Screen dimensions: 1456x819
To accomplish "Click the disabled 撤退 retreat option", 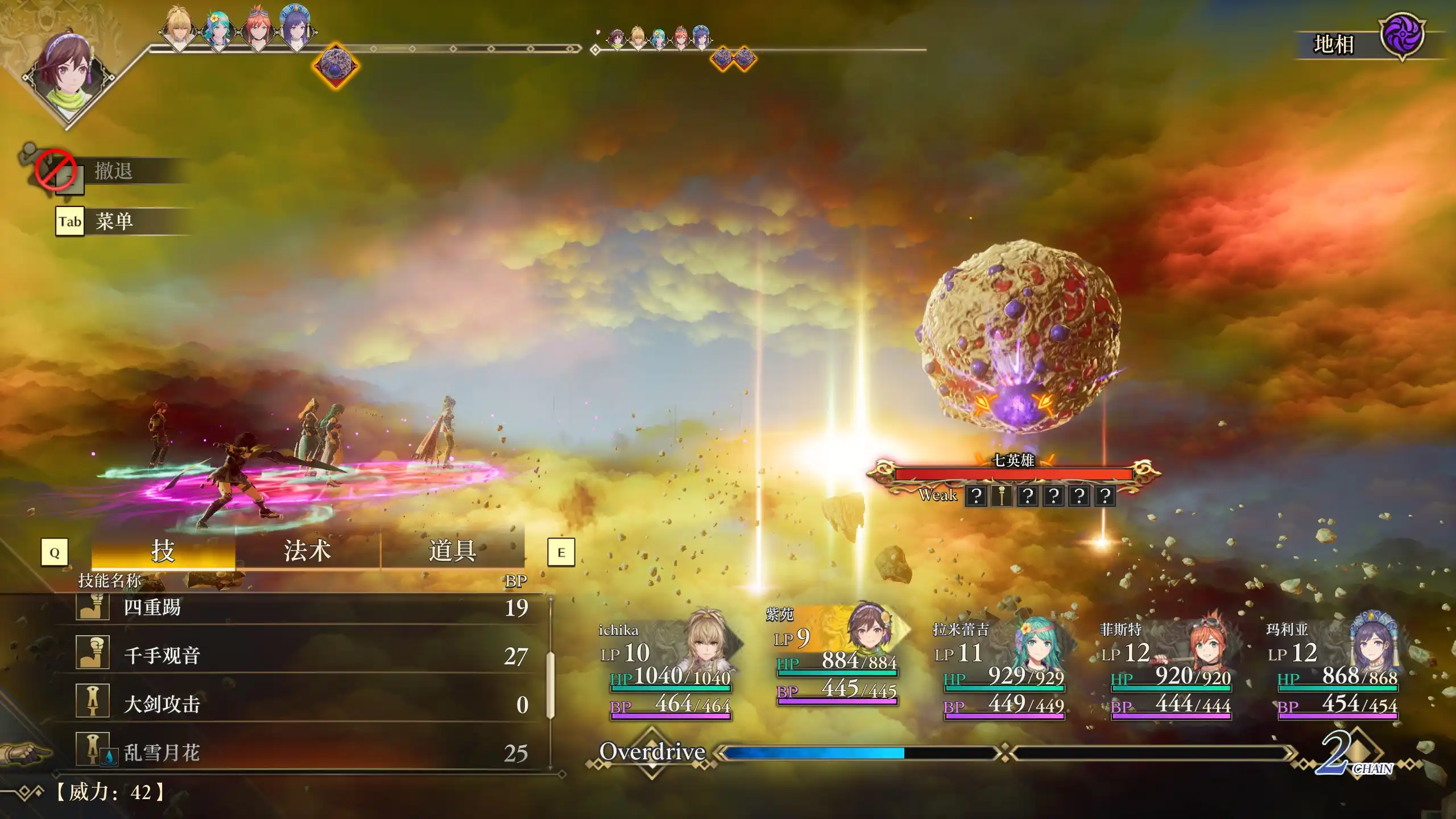I will point(113,171).
